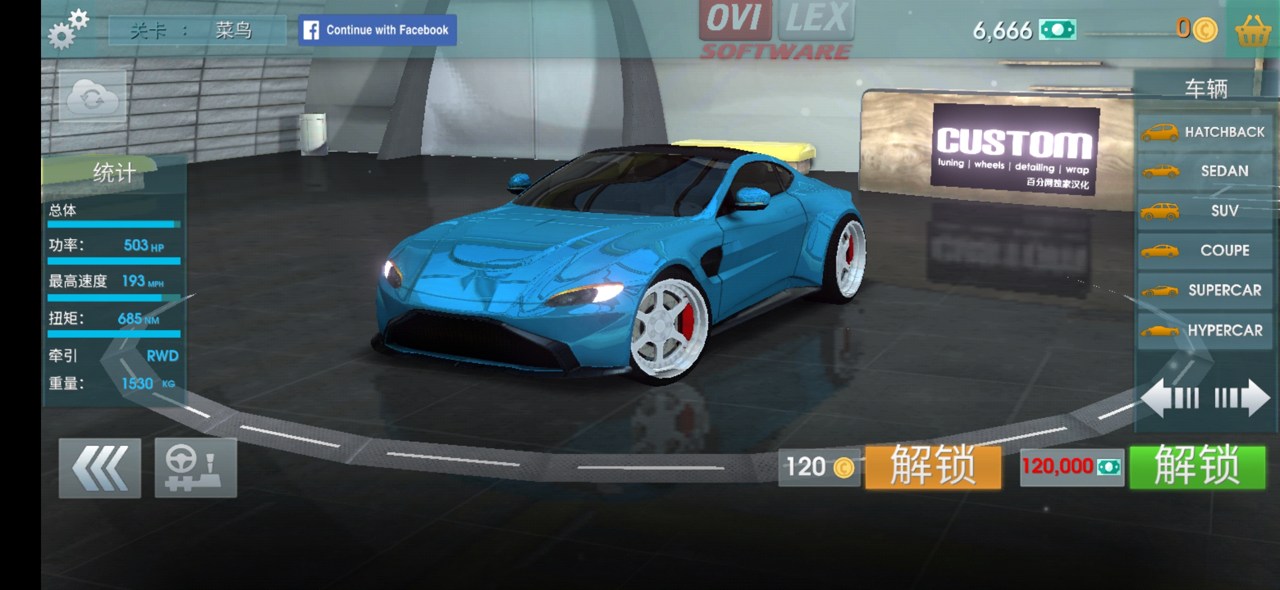Click the 关卡 level indicator box
Image resolution: width=1280 pixels, height=590 pixels.
[x=197, y=30]
